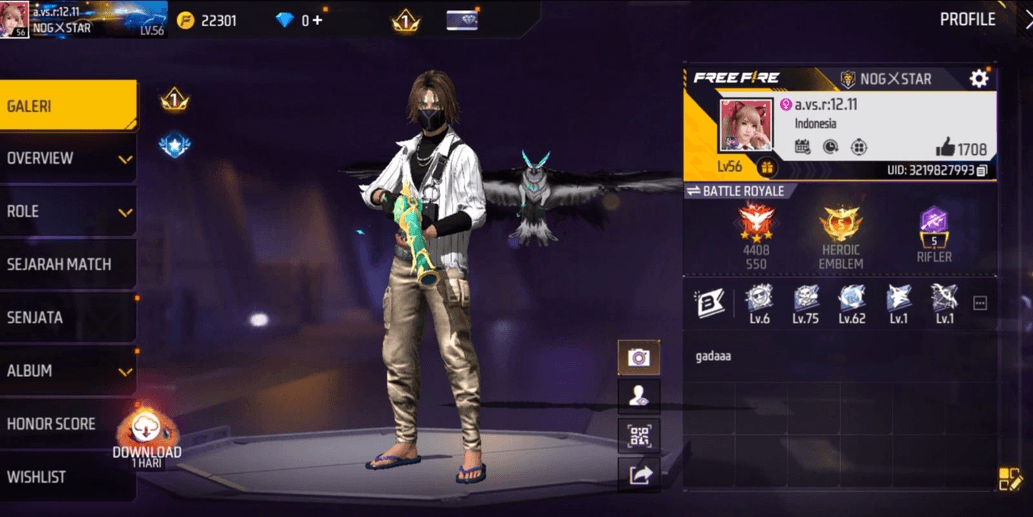The width and height of the screenshot is (1033, 517).
Task: Open the Role menu entry
Action: (x=66, y=211)
